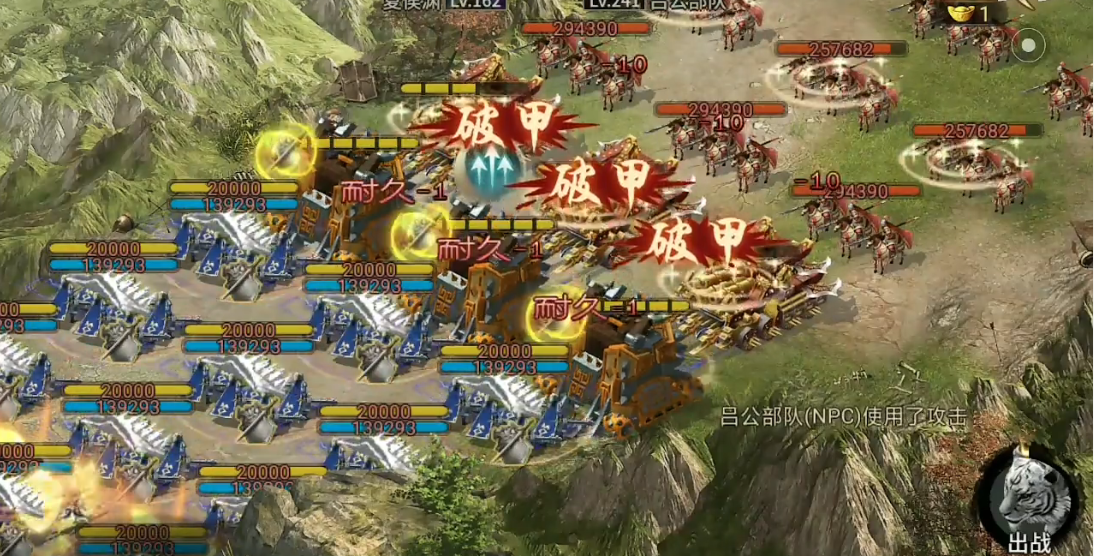Tap the floating circular overlay button
1094x556 pixels.
[1028, 45]
